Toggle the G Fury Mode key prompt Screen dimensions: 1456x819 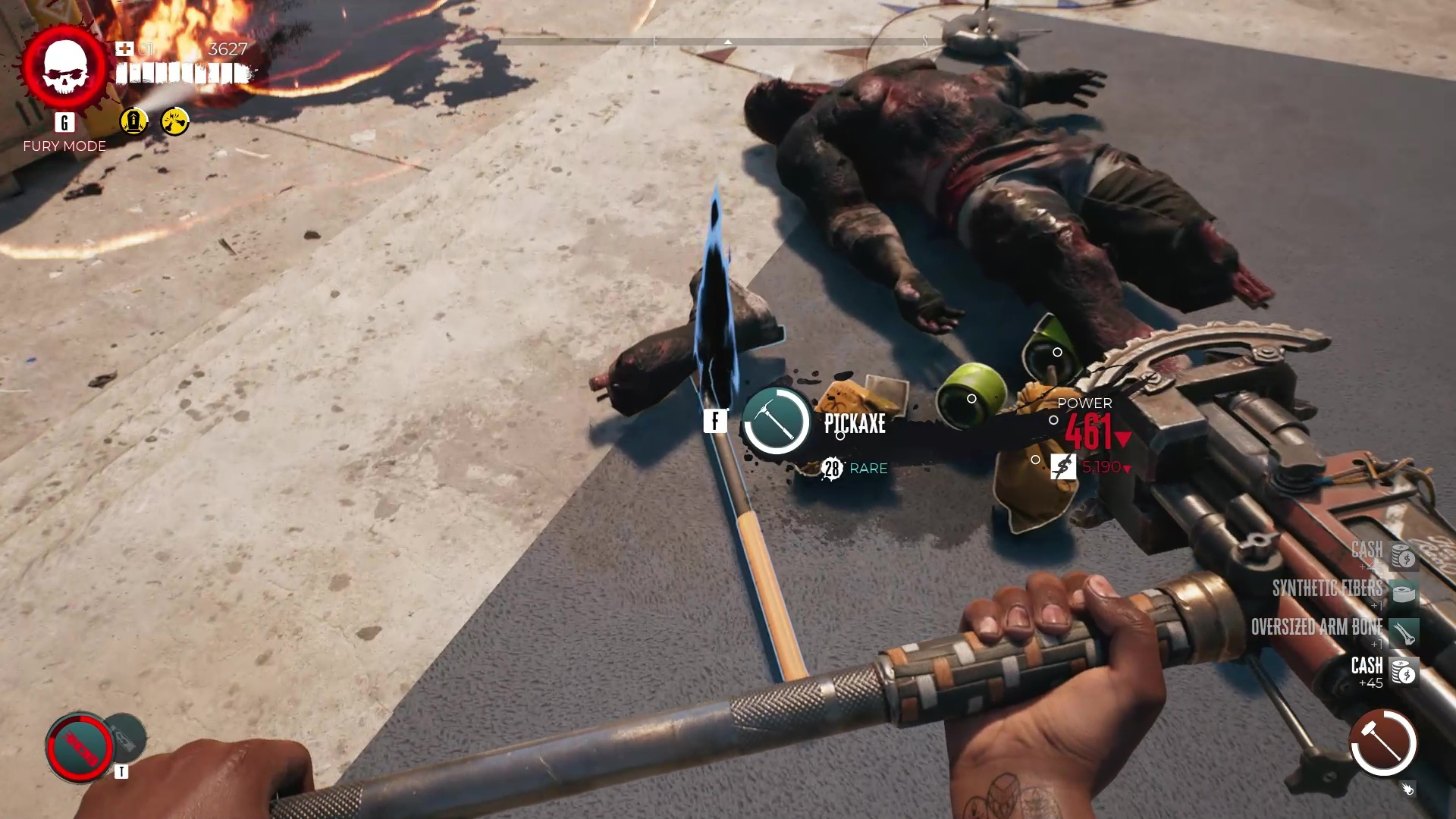(64, 122)
